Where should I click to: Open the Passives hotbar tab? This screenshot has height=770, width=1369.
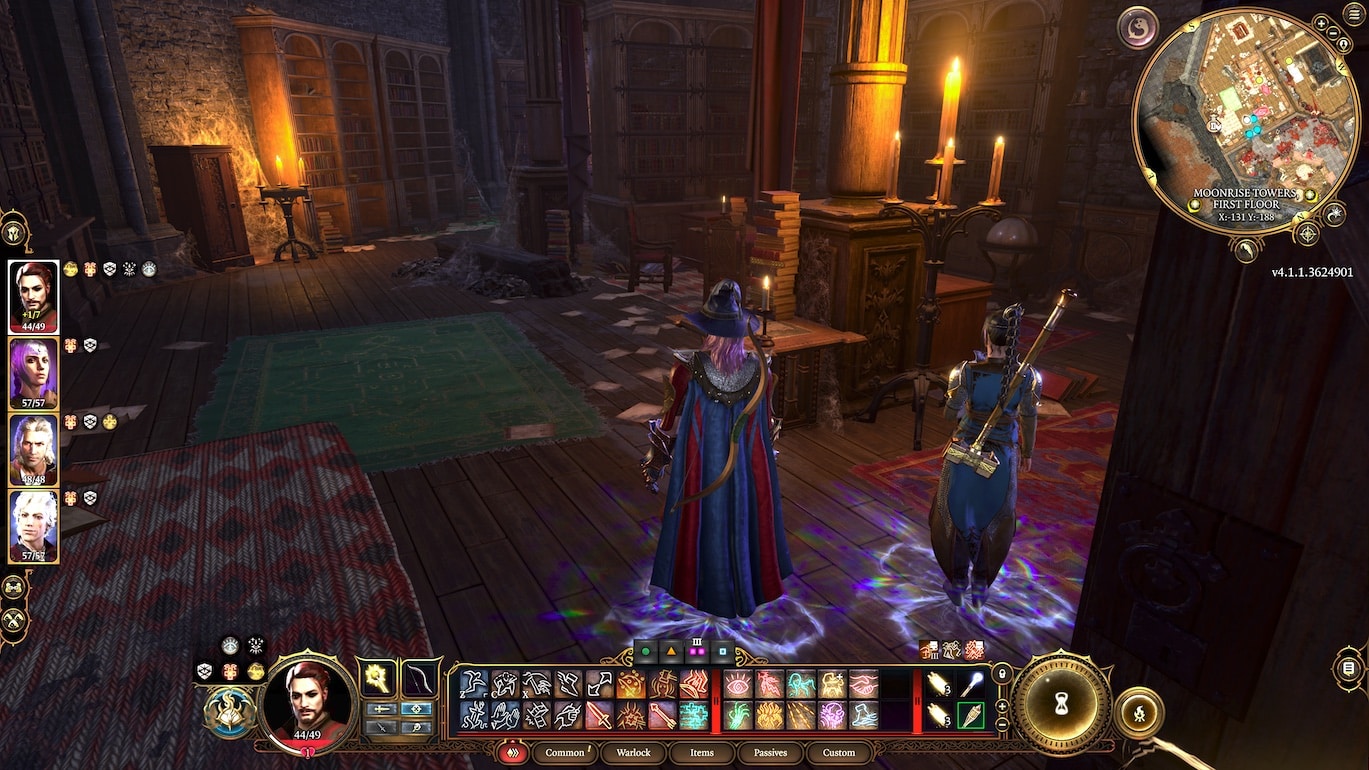[x=770, y=753]
